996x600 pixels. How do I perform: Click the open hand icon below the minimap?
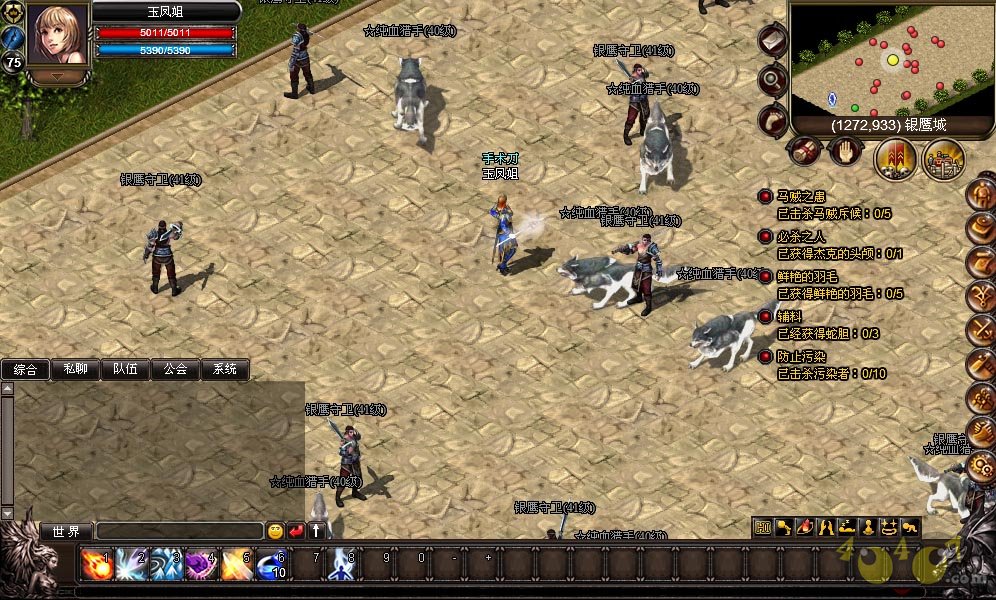click(x=844, y=151)
